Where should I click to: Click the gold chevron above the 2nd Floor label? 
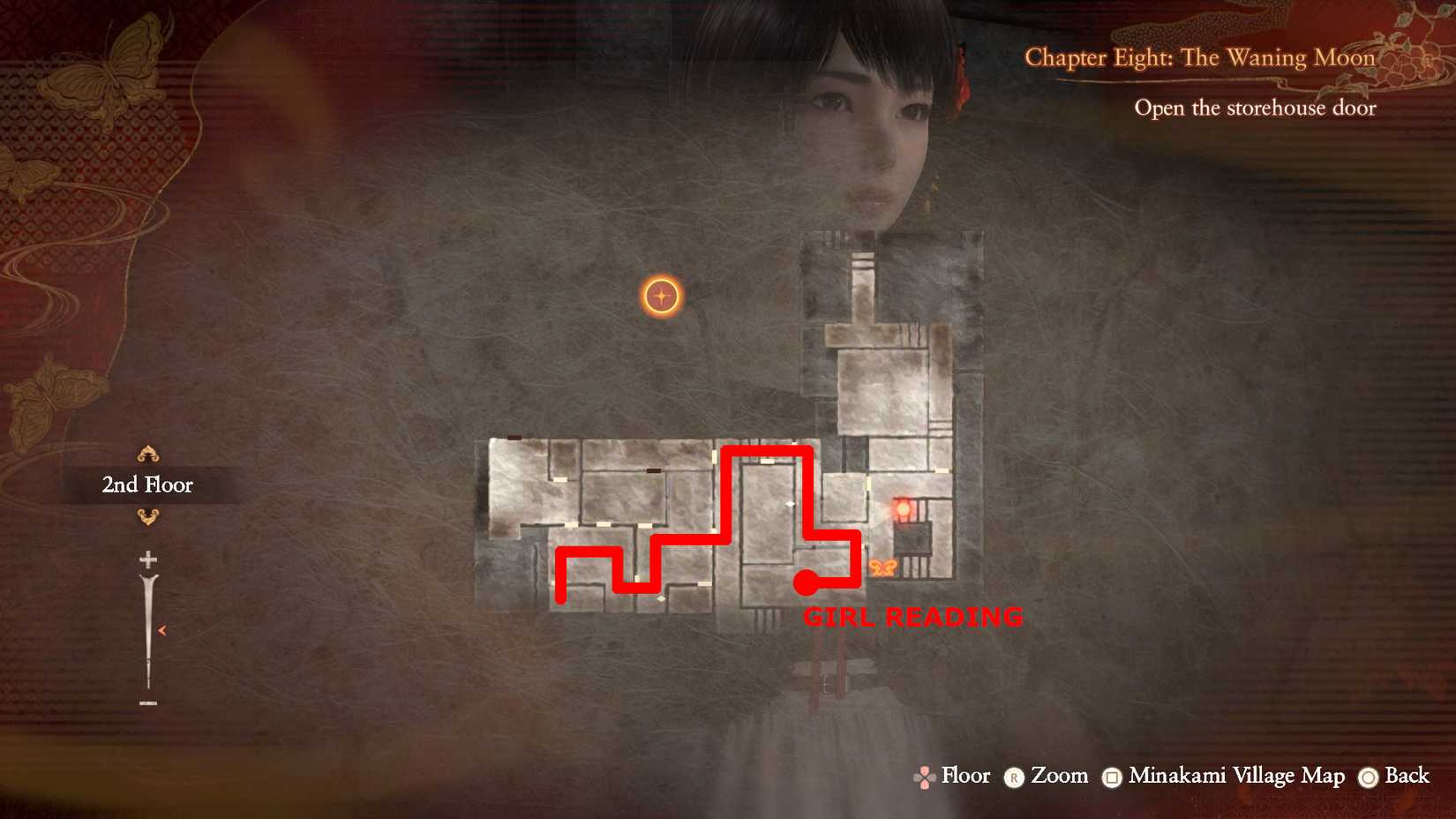point(148,453)
